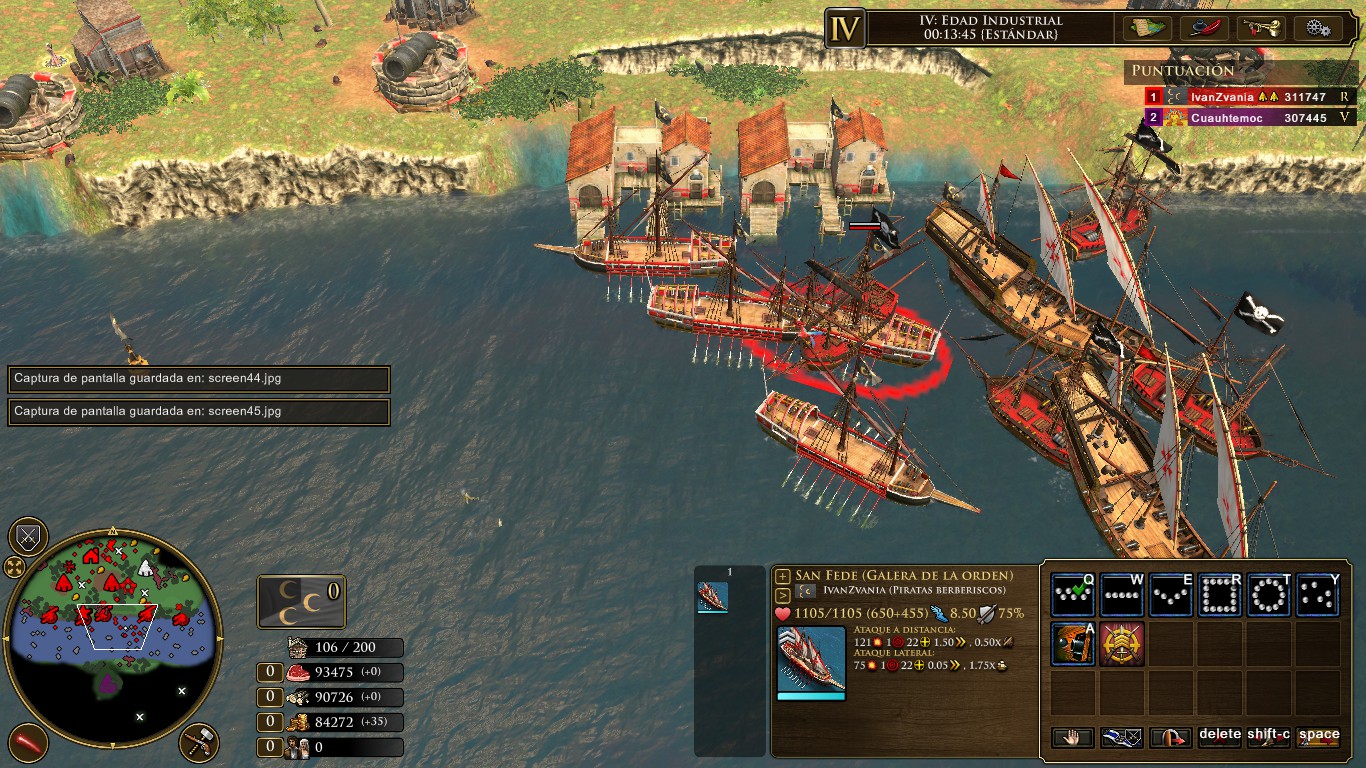Activate the cannon broadside ability
The width and height of the screenshot is (1366, 768).
point(1073,643)
